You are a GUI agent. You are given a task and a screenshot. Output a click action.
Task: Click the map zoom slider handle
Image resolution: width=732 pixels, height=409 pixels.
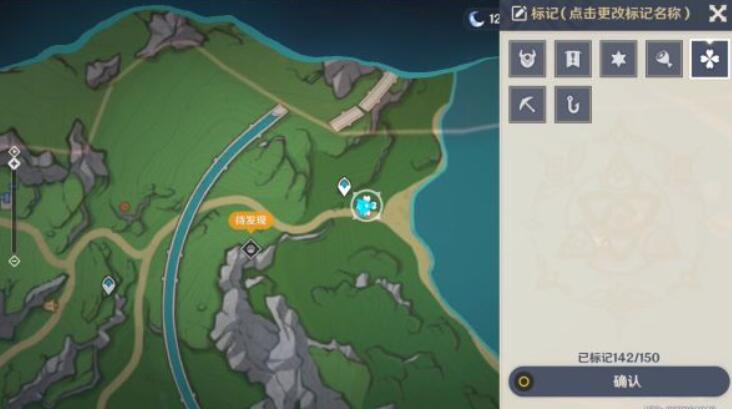pos(14,164)
